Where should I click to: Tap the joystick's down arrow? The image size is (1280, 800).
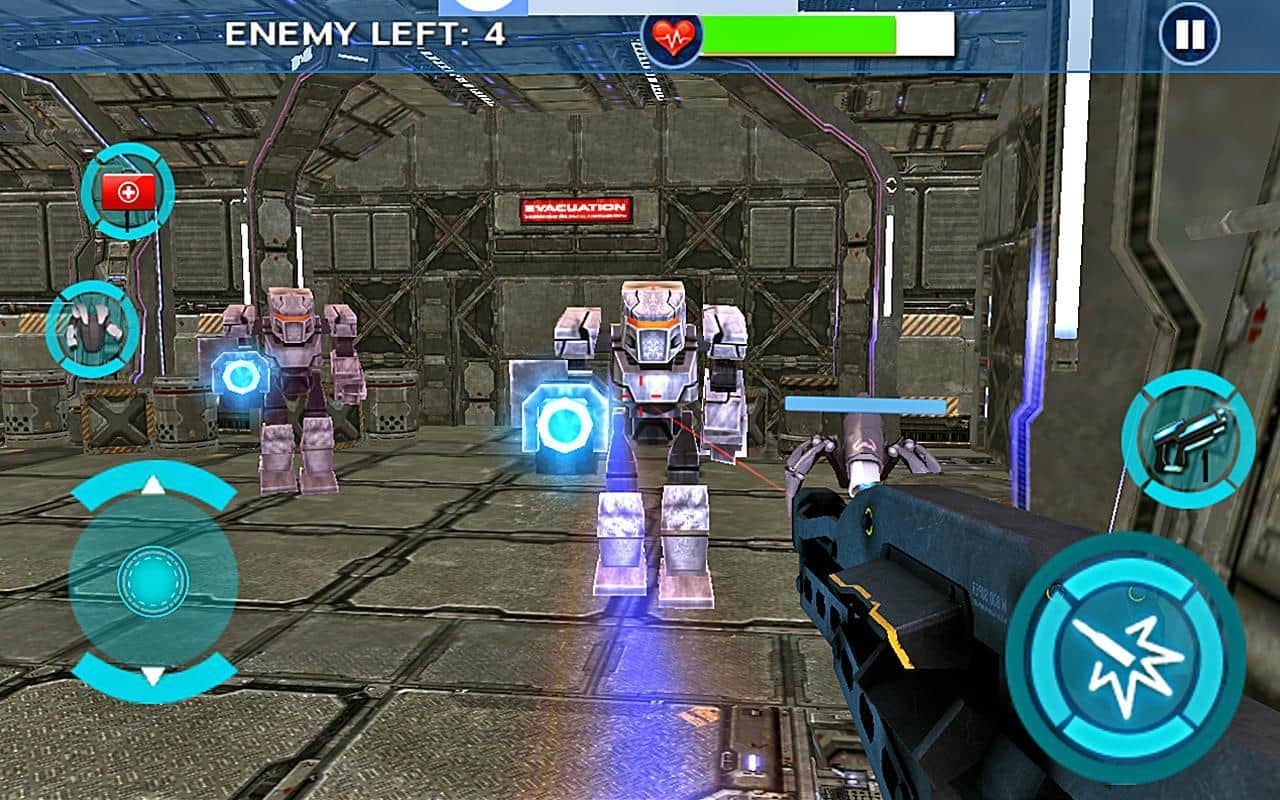[x=152, y=676]
